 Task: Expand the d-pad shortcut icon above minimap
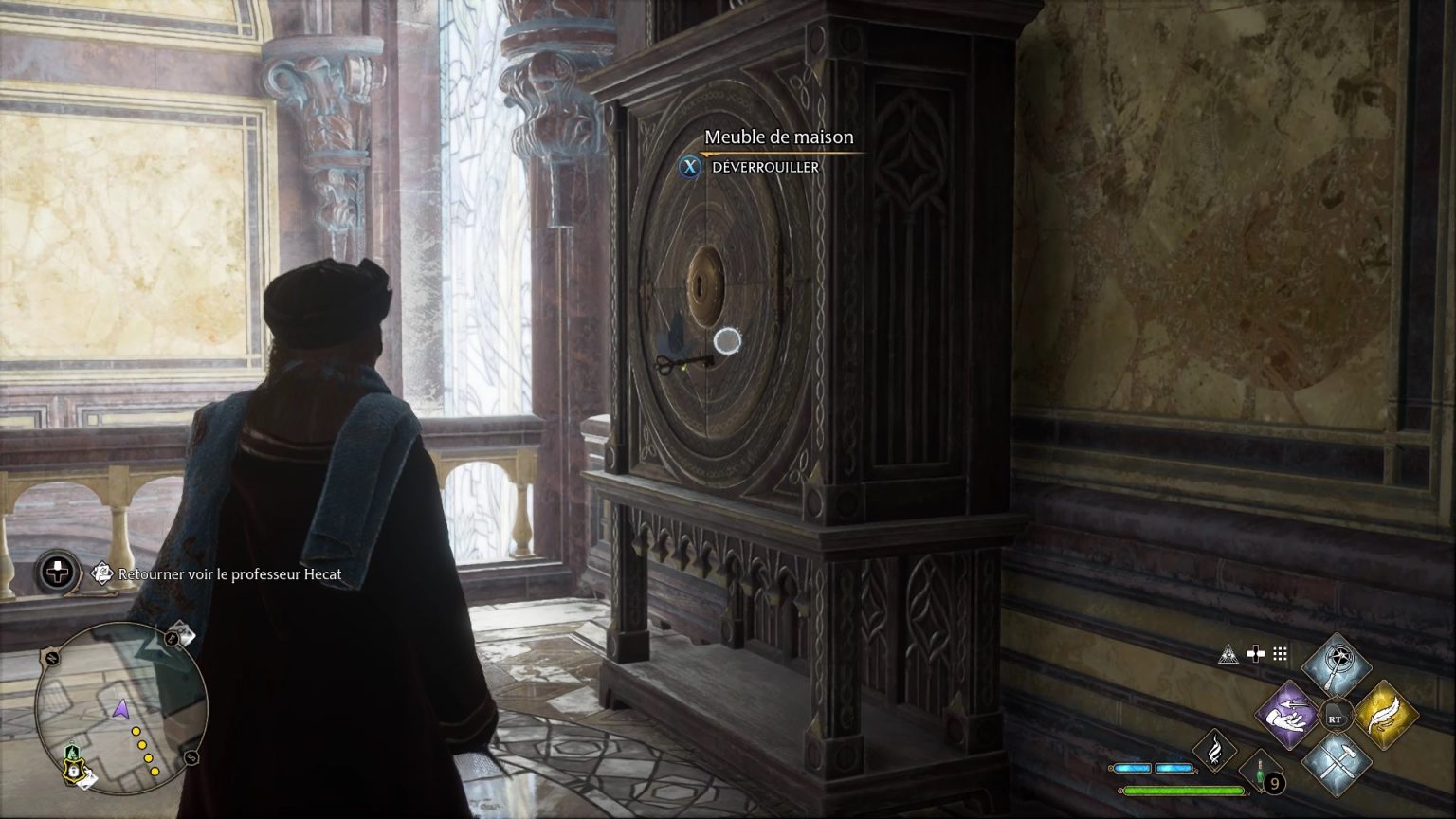click(56, 571)
